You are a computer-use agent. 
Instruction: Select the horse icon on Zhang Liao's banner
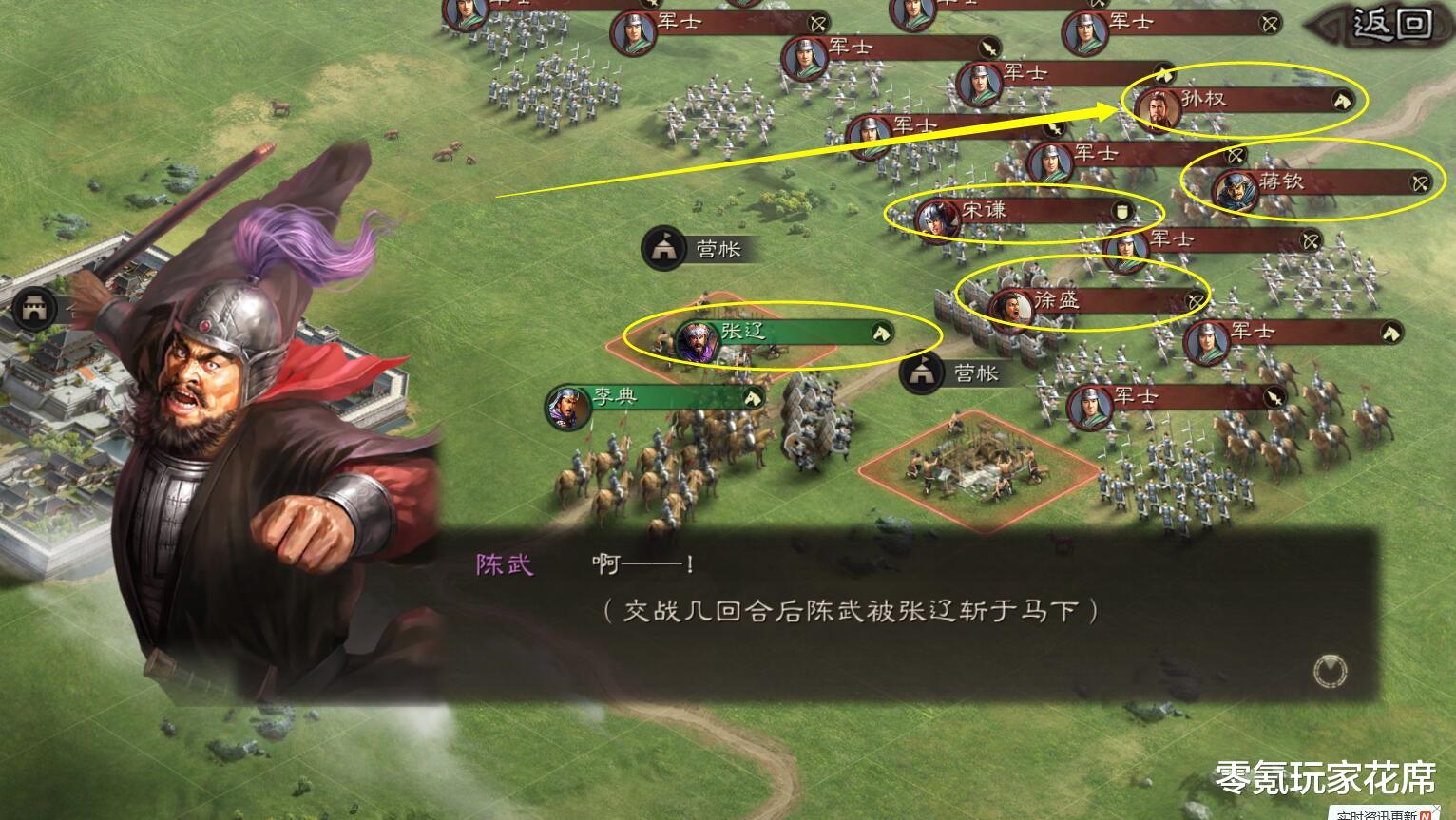[x=884, y=333]
